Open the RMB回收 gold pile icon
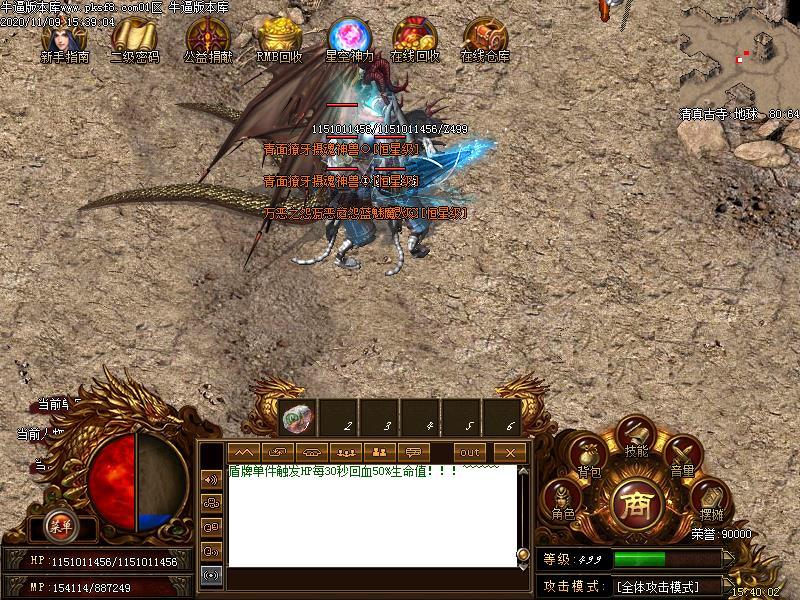Screen dimensions: 800x600 click(x=279, y=40)
